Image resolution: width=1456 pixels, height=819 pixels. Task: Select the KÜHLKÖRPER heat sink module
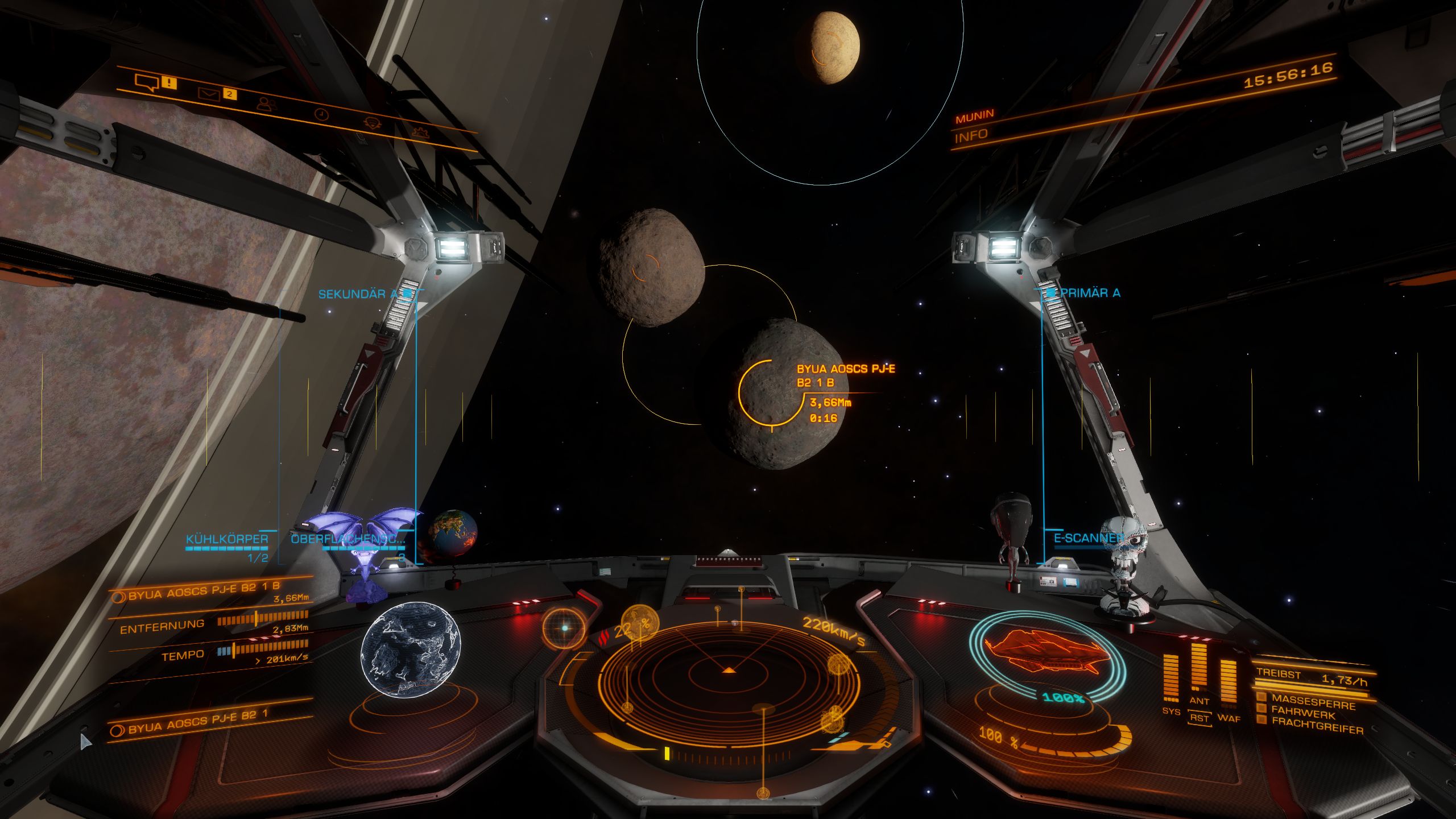click(227, 540)
